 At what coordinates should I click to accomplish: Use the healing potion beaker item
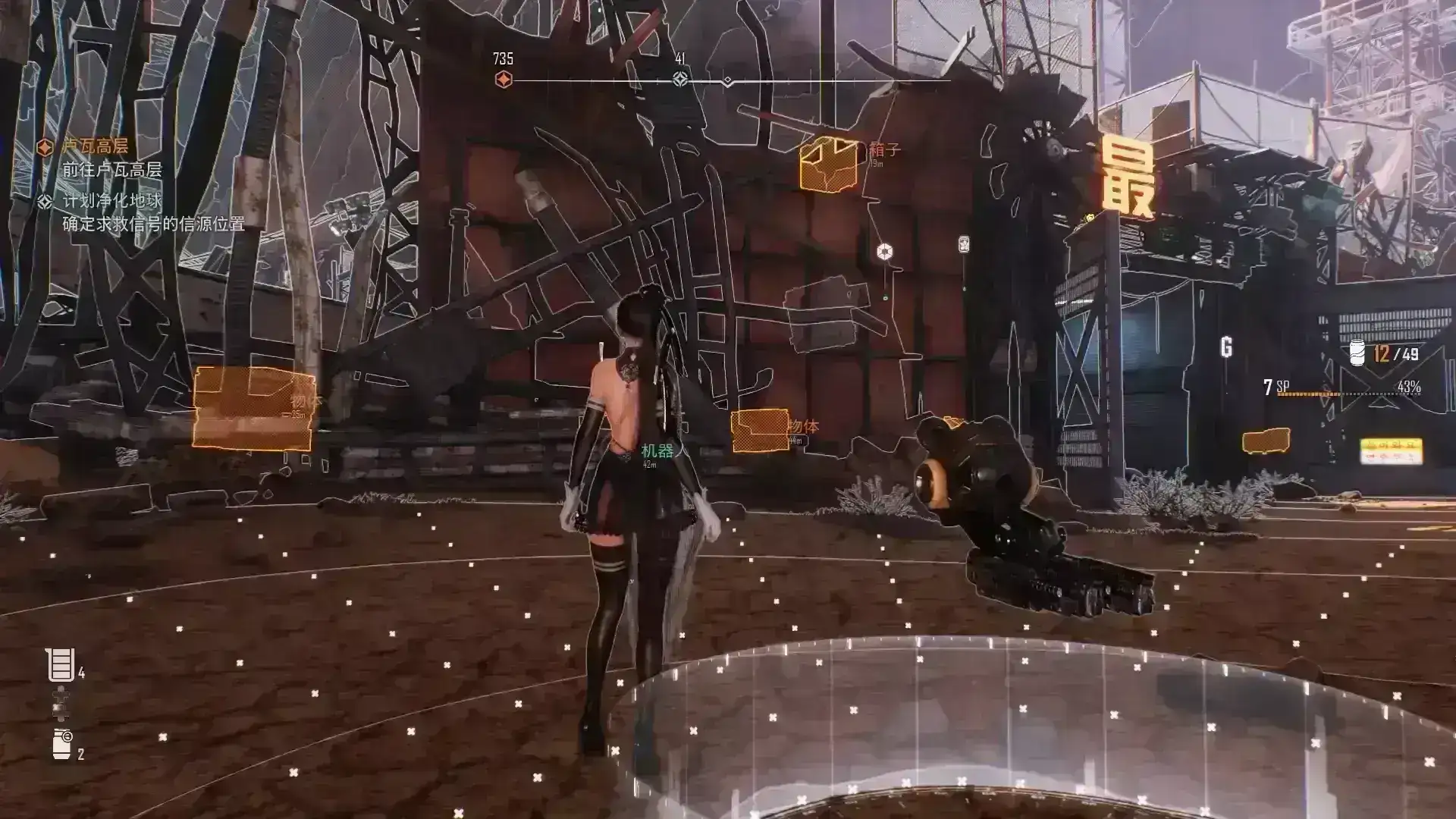pos(60,665)
